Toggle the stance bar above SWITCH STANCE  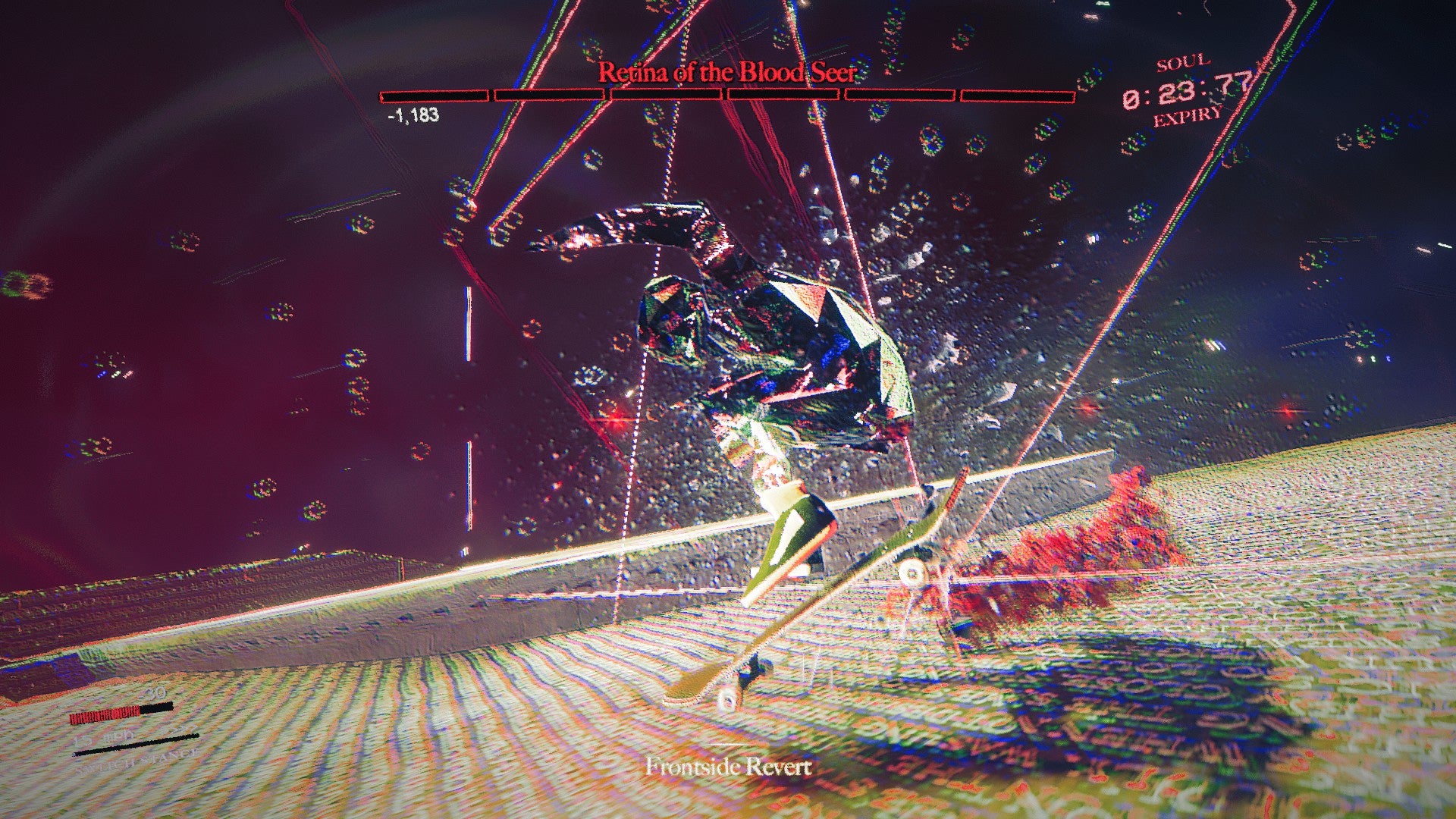(x=136, y=745)
